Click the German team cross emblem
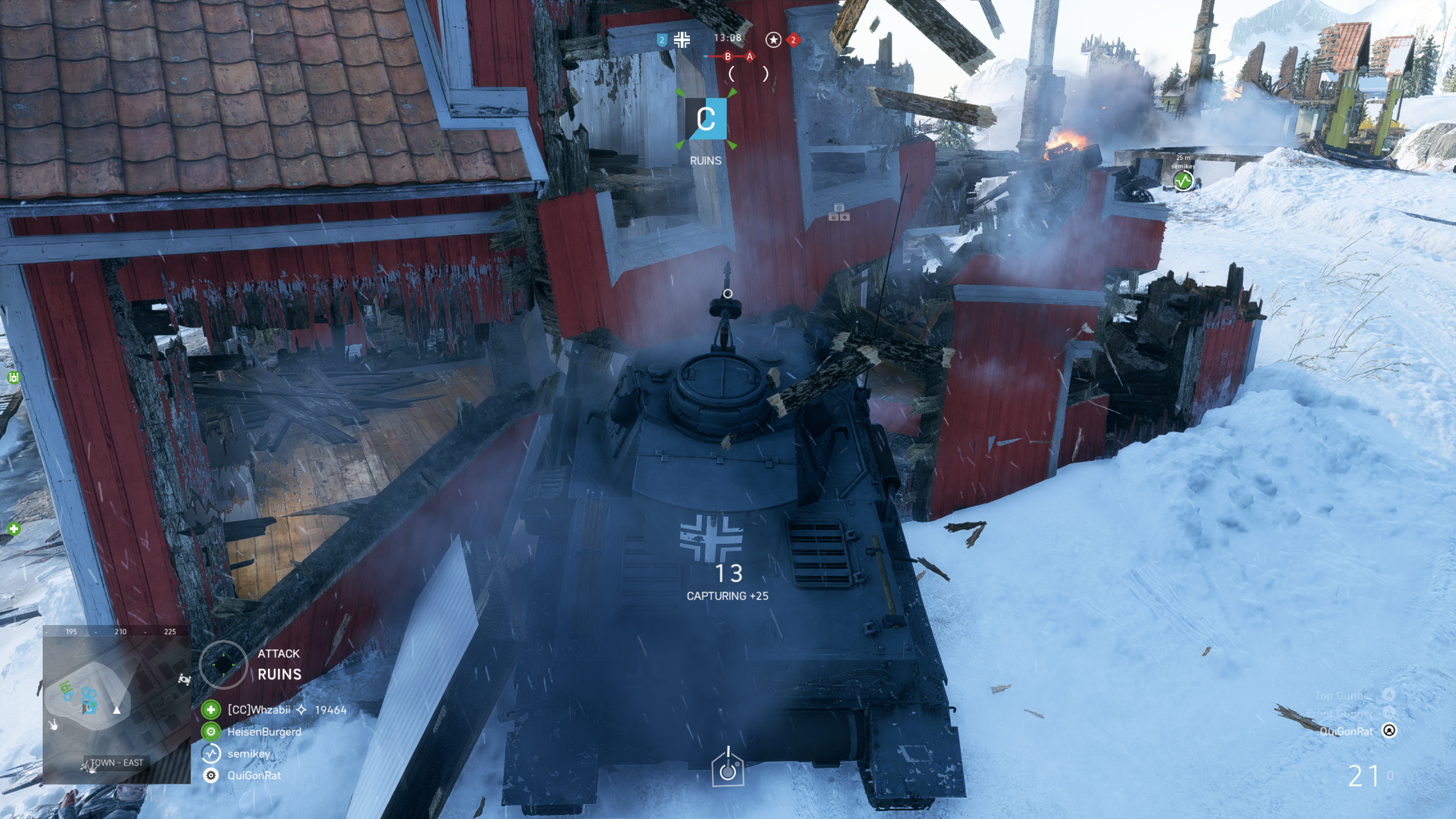 click(x=681, y=40)
